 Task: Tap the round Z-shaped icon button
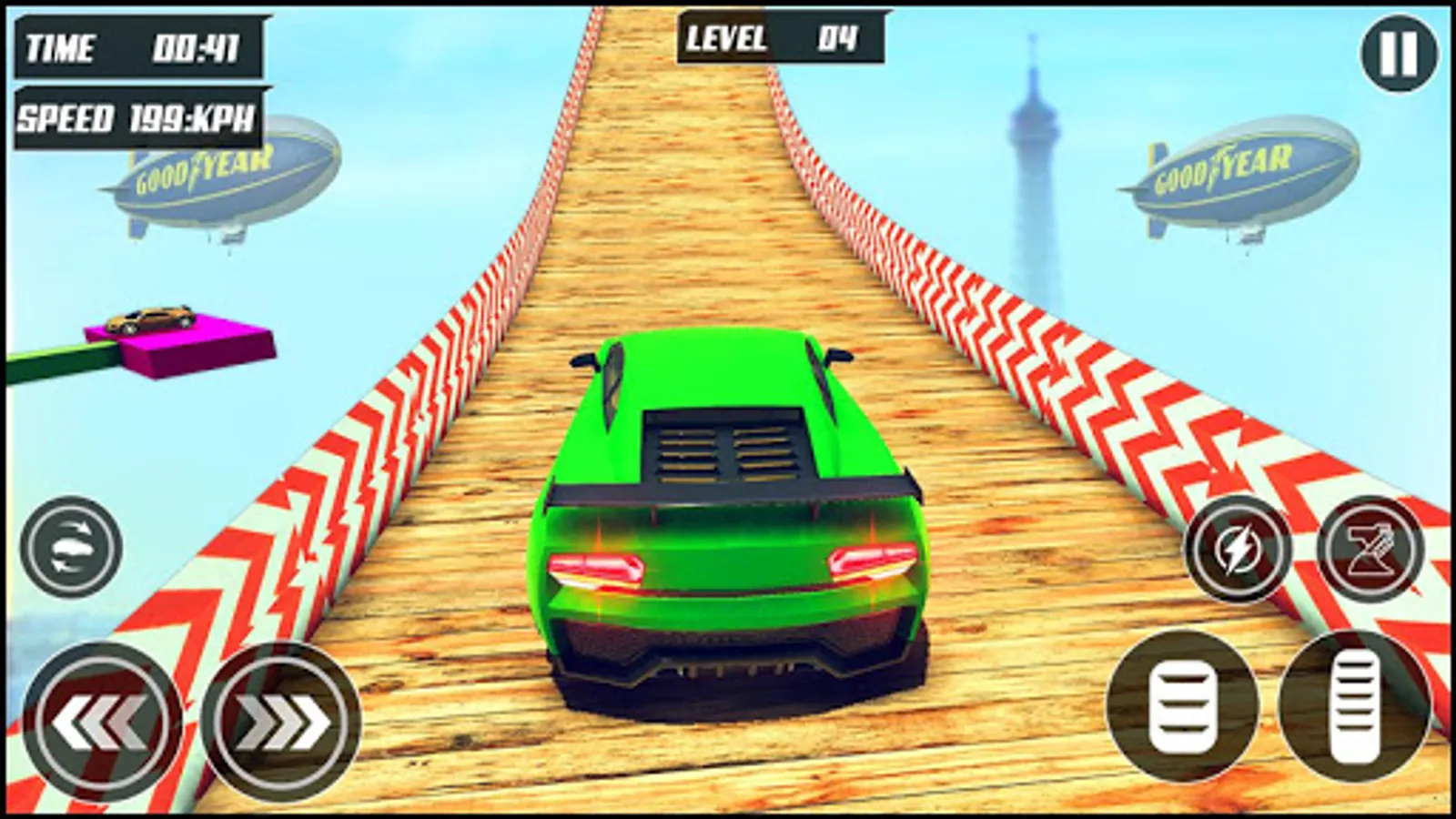coord(1370,549)
